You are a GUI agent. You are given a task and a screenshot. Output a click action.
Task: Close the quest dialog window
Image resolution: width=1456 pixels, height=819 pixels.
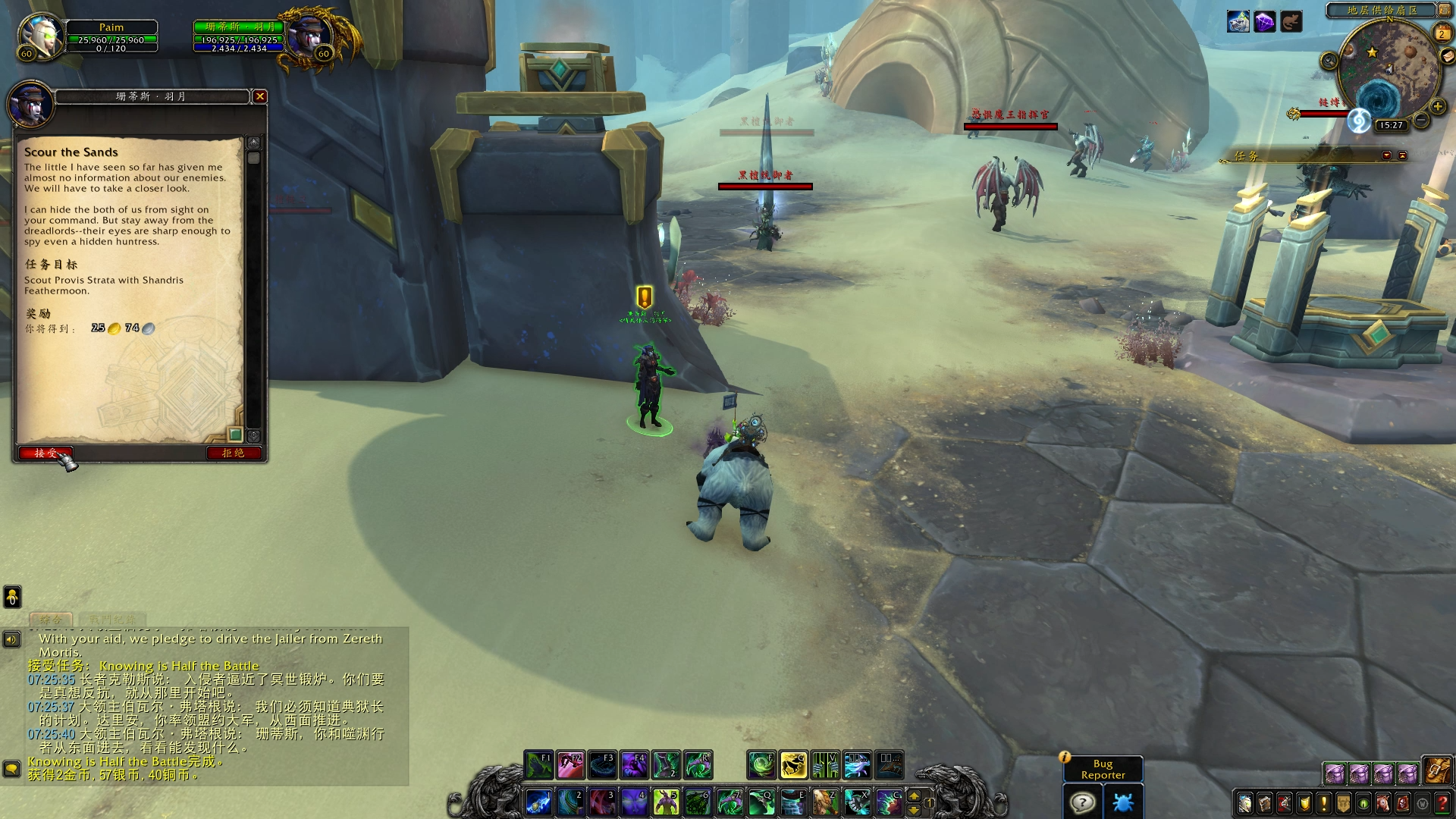(x=260, y=96)
